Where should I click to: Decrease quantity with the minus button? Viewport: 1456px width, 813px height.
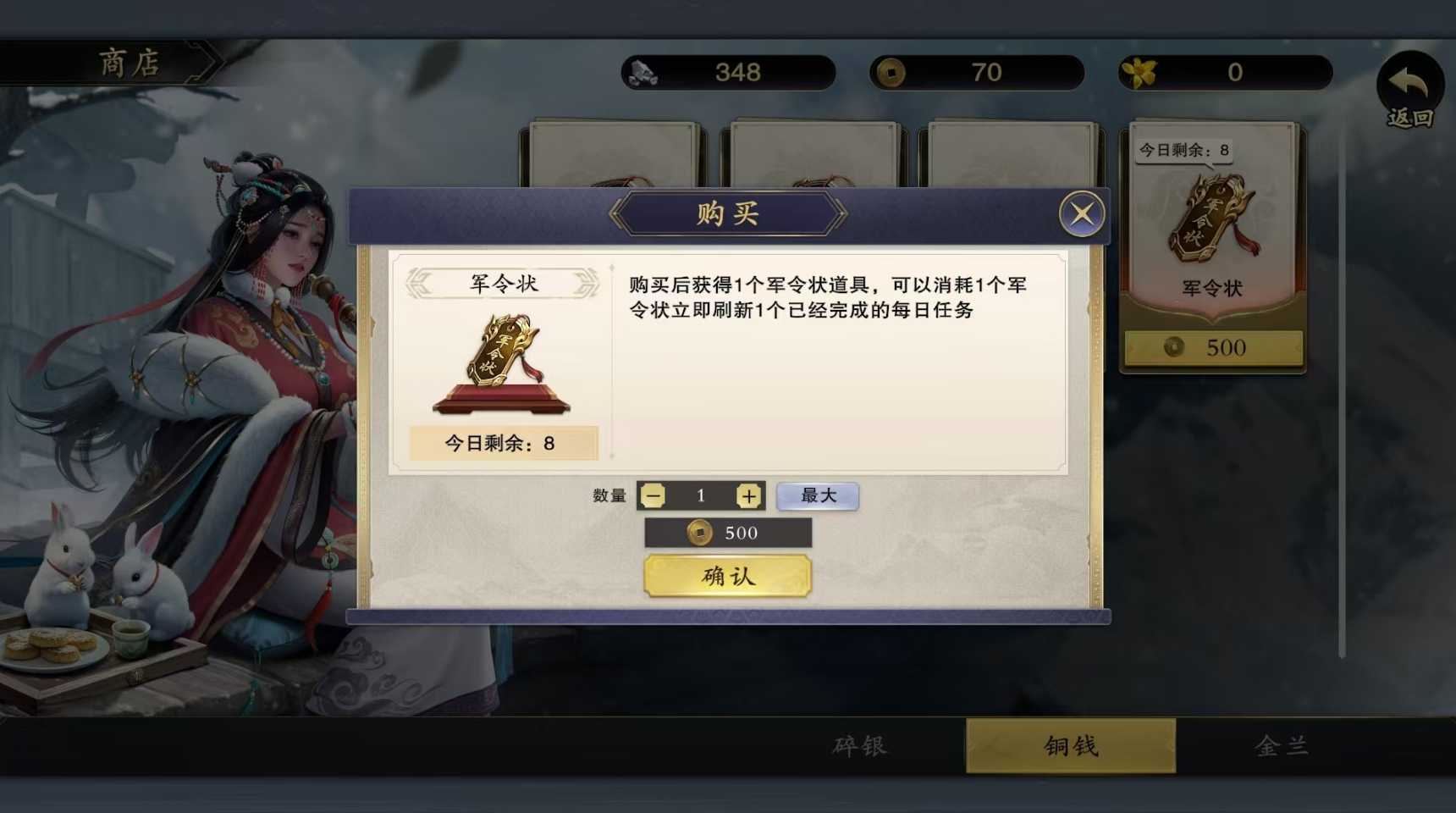(653, 496)
